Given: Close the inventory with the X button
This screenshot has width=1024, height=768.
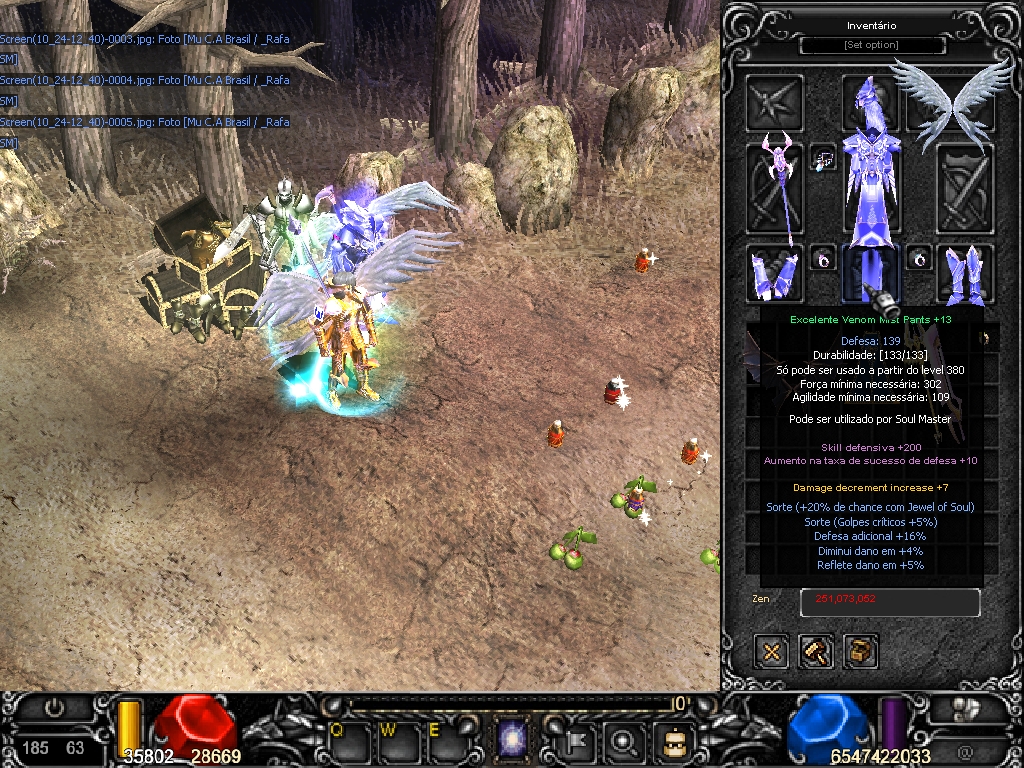Looking at the screenshot, I should [772, 652].
